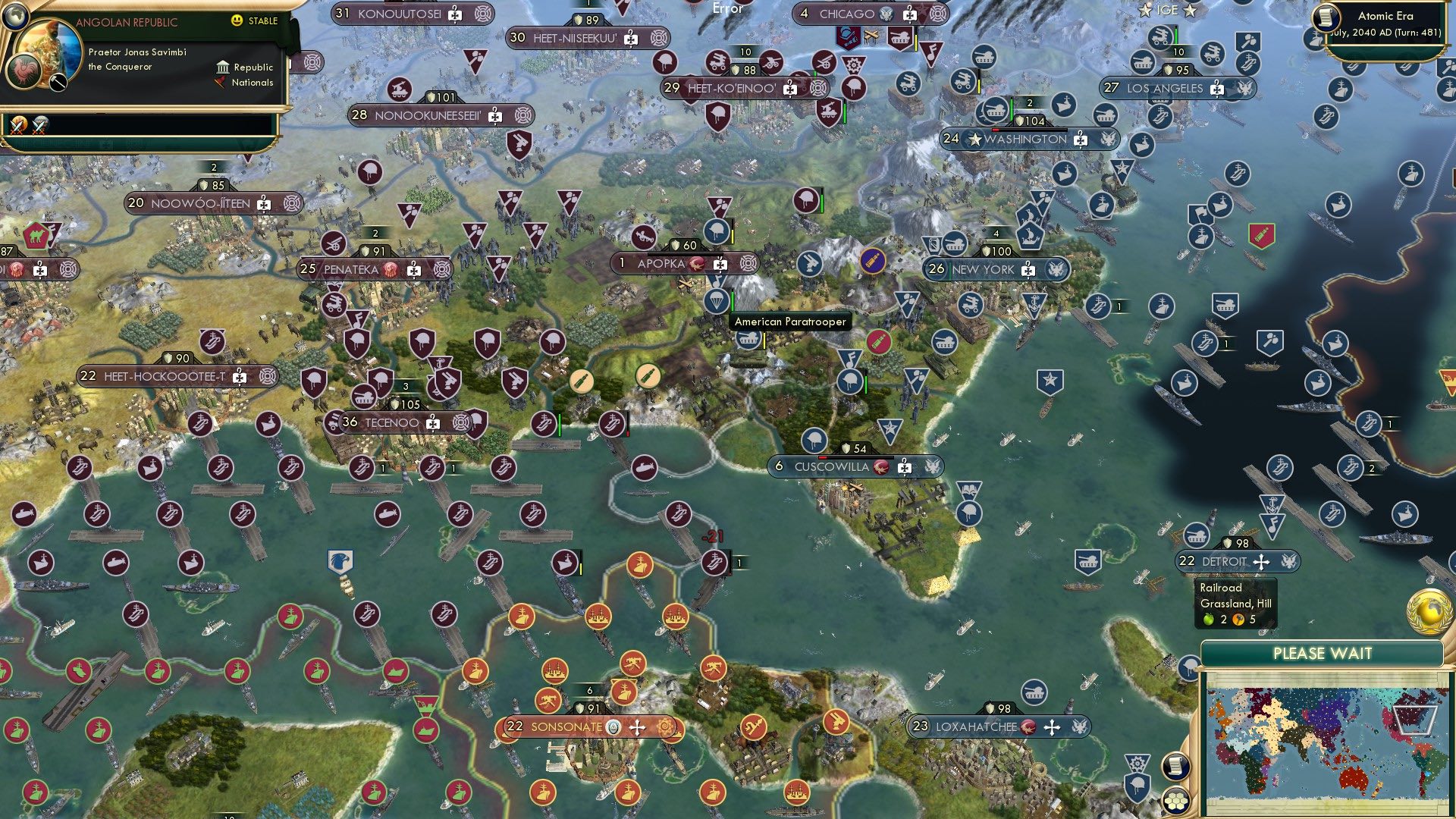This screenshot has width=1456, height=819.
Task: Toggle the strategic view globe icon
Action: tap(16, 18)
